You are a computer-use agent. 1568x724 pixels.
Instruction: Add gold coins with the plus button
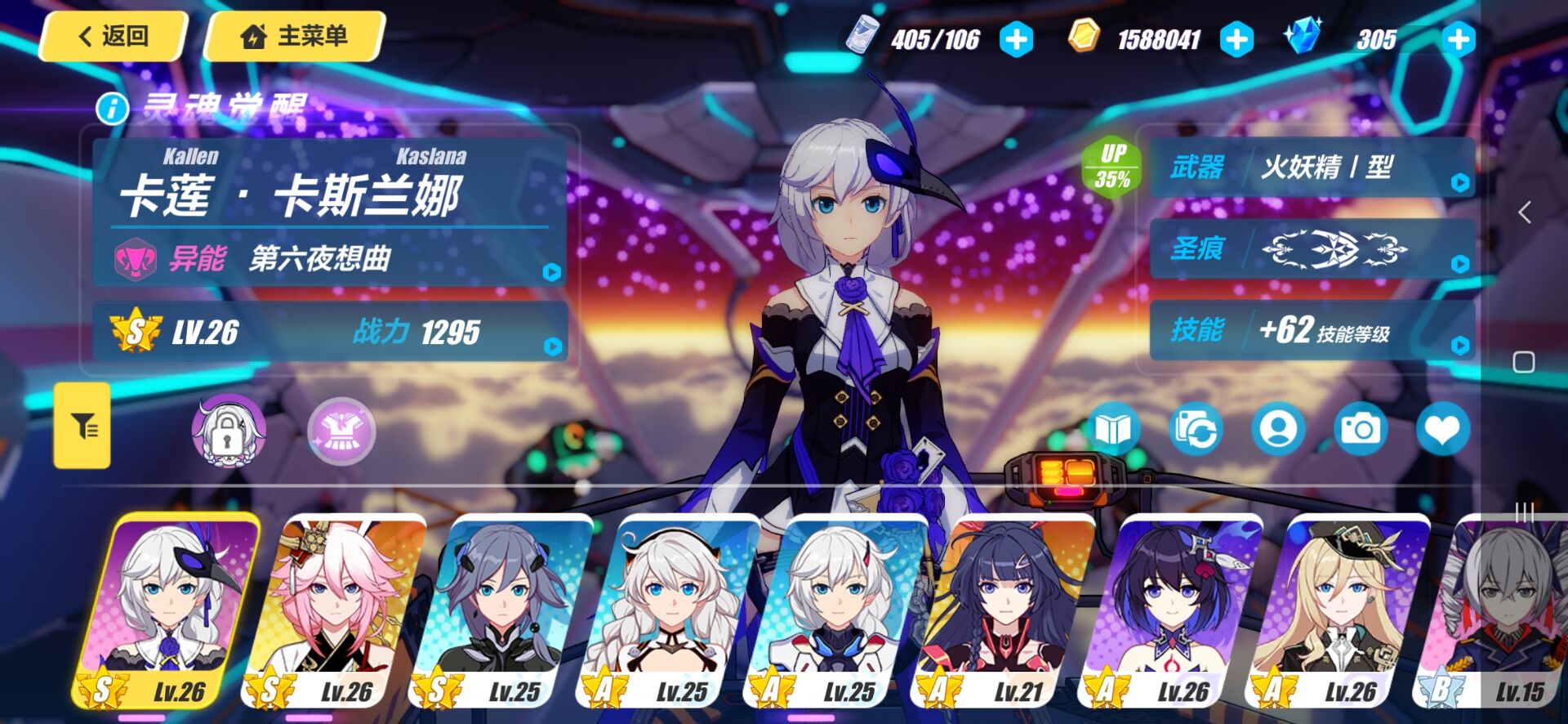1236,40
